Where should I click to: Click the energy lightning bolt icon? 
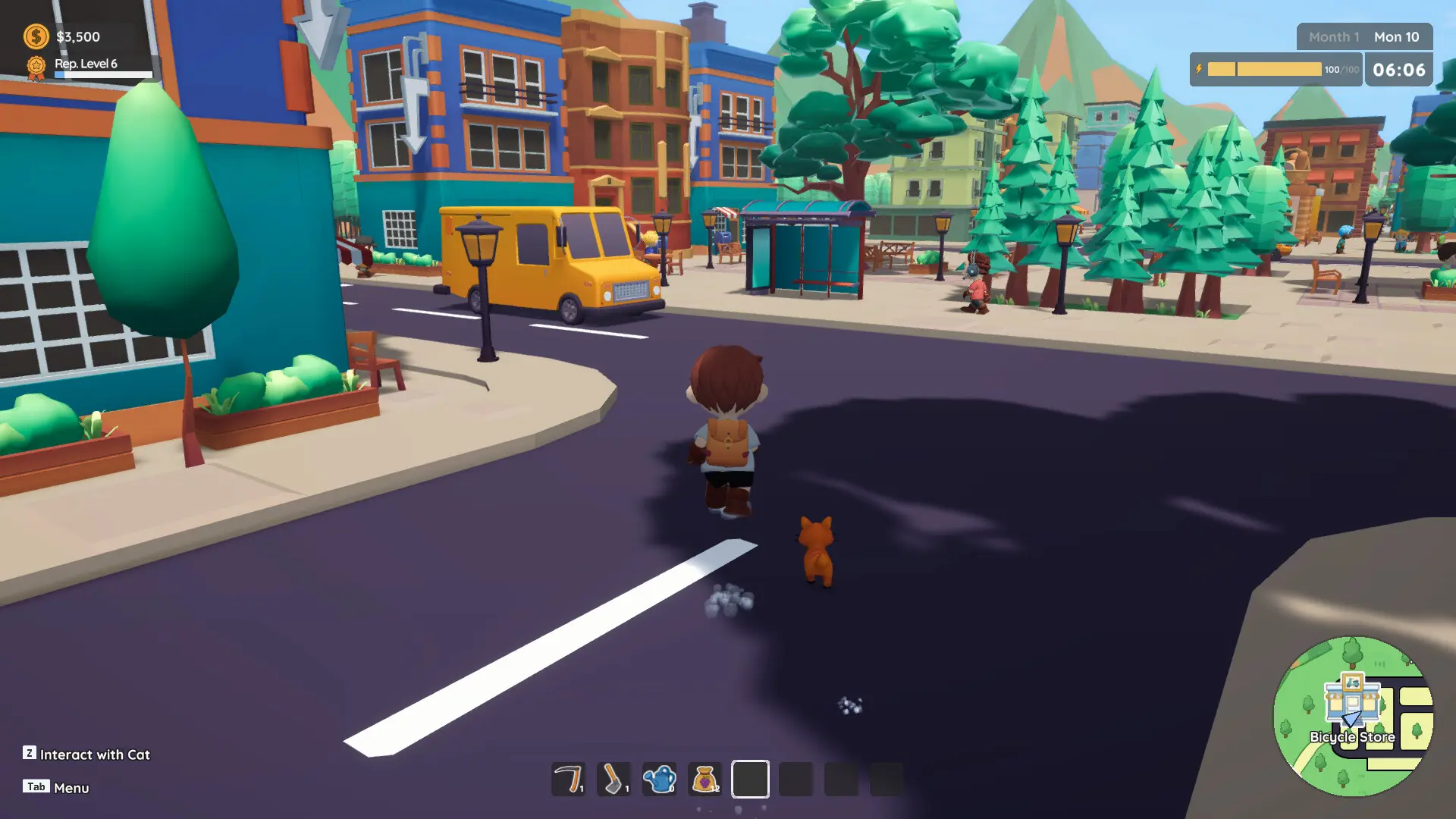point(1200,69)
